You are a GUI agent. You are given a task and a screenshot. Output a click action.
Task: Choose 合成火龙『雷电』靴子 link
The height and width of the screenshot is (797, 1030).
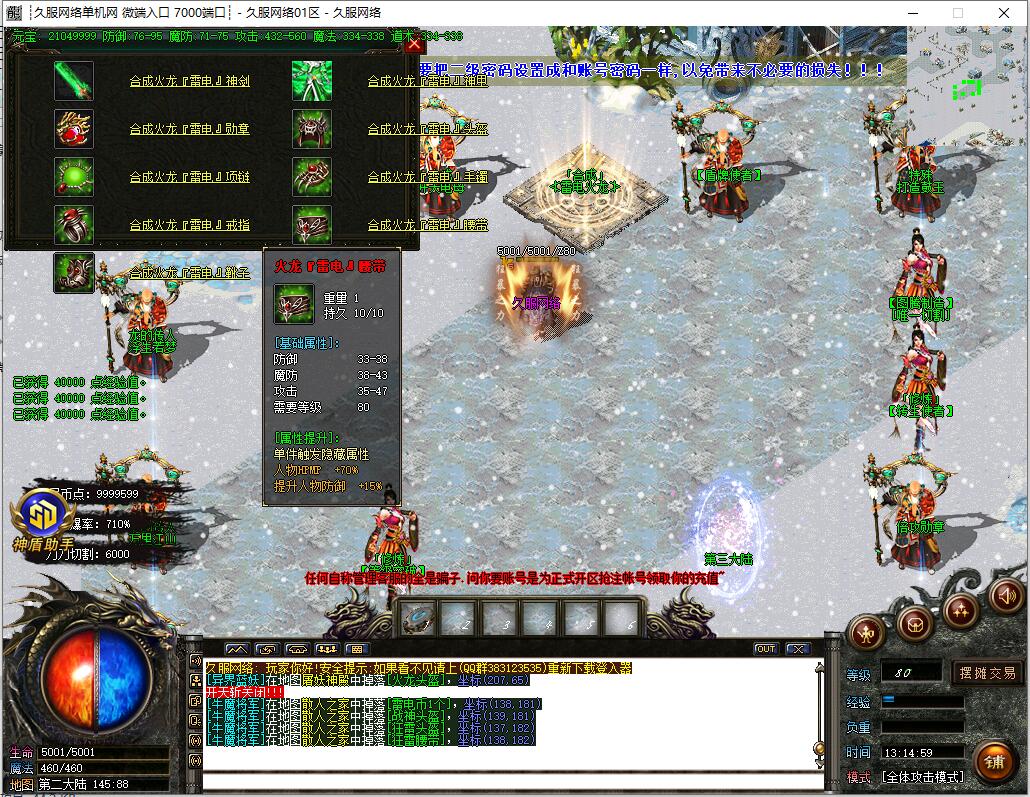point(189,272)
